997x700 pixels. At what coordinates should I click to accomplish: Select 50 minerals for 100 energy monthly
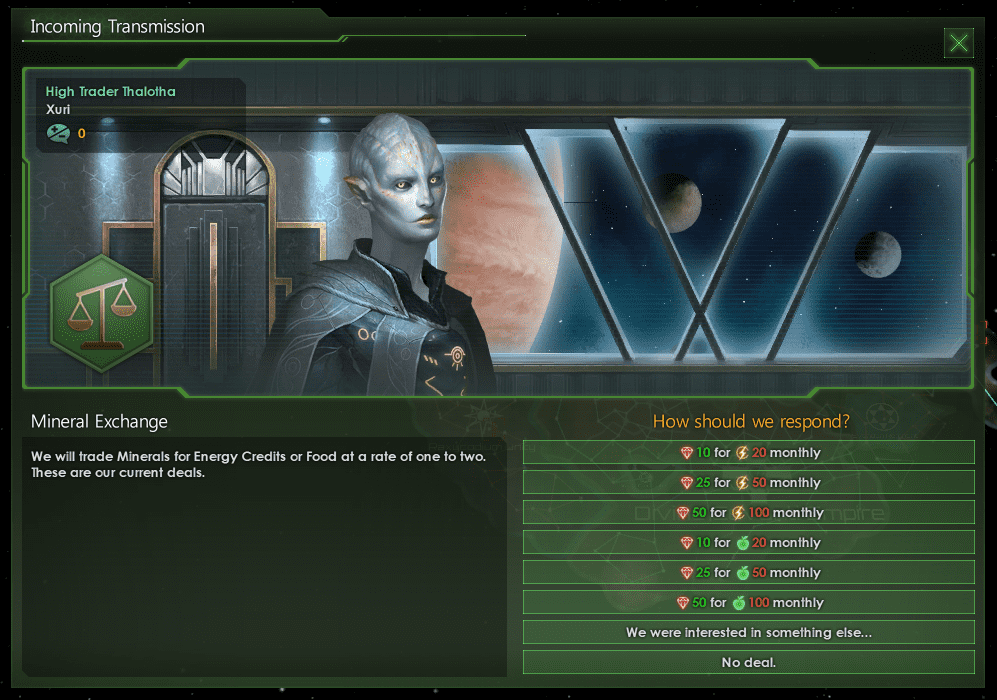coord(748,513)
